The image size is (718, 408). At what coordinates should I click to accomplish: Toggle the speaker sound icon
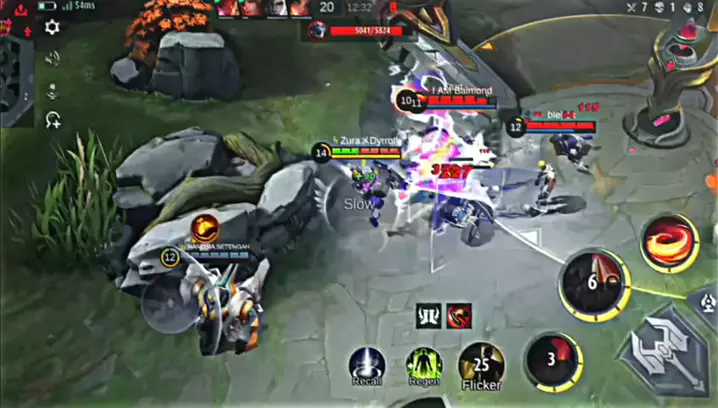pos(52,59)
